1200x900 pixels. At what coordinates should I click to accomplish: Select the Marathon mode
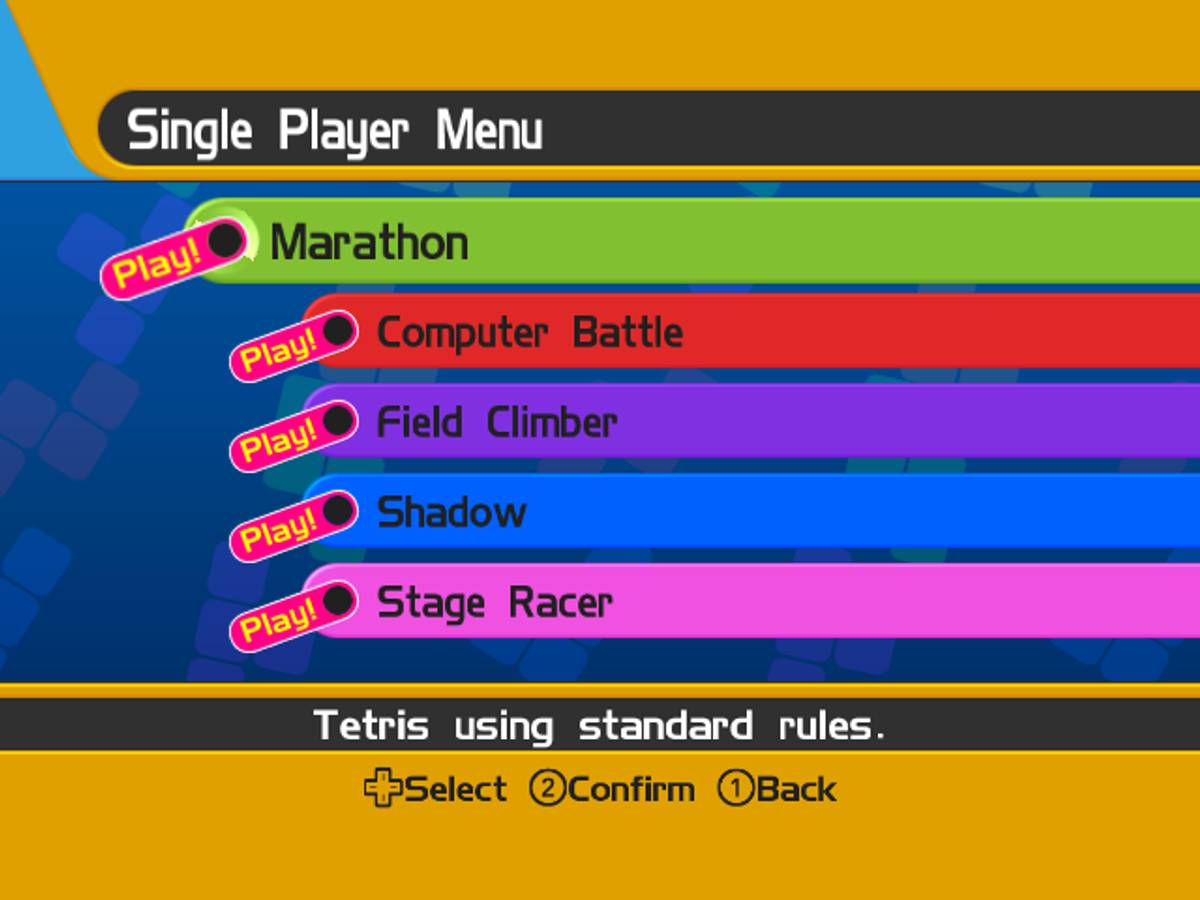368,243
